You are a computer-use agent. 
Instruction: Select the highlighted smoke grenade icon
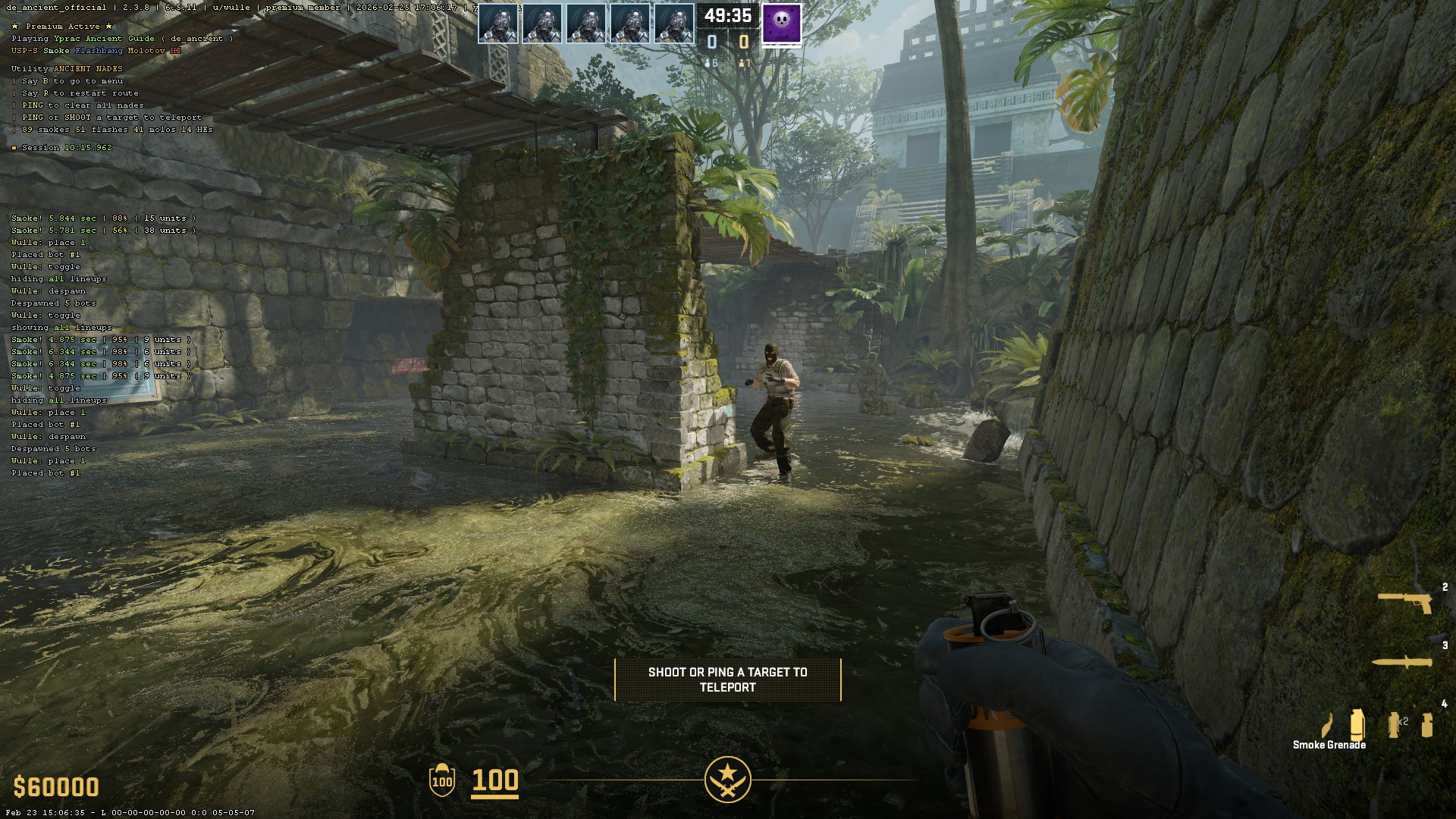1357,723
